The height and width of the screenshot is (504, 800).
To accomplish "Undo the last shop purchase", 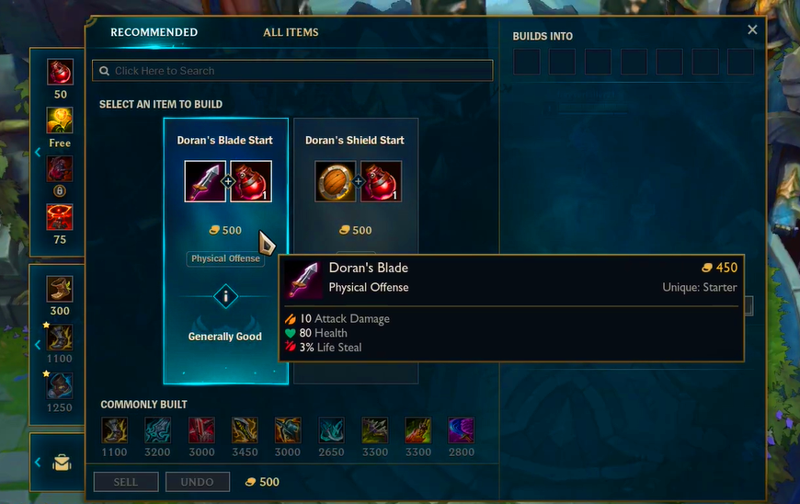I will click(197, 482).
